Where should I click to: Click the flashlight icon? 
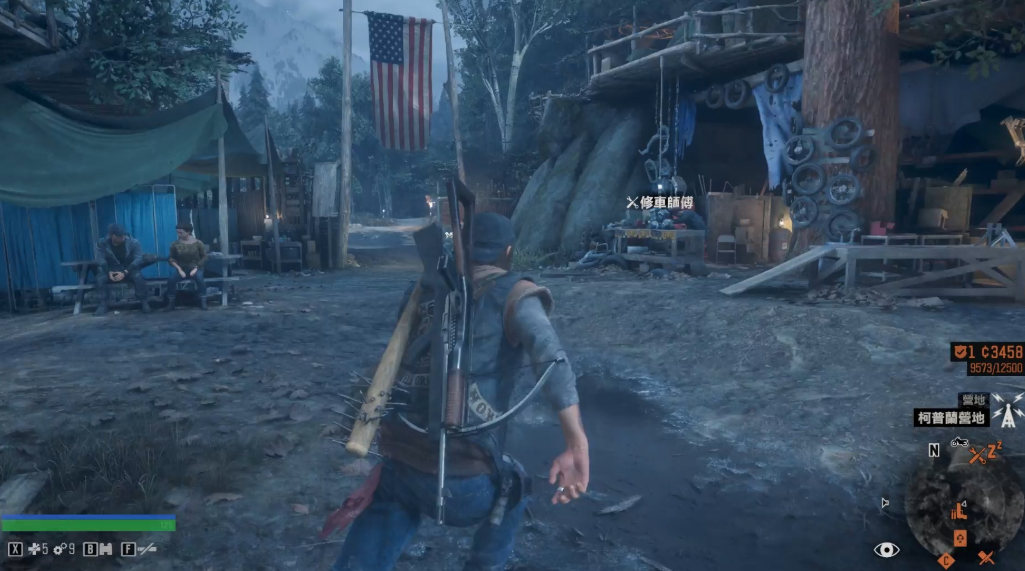pyautogui.click(x=146, y=549)
